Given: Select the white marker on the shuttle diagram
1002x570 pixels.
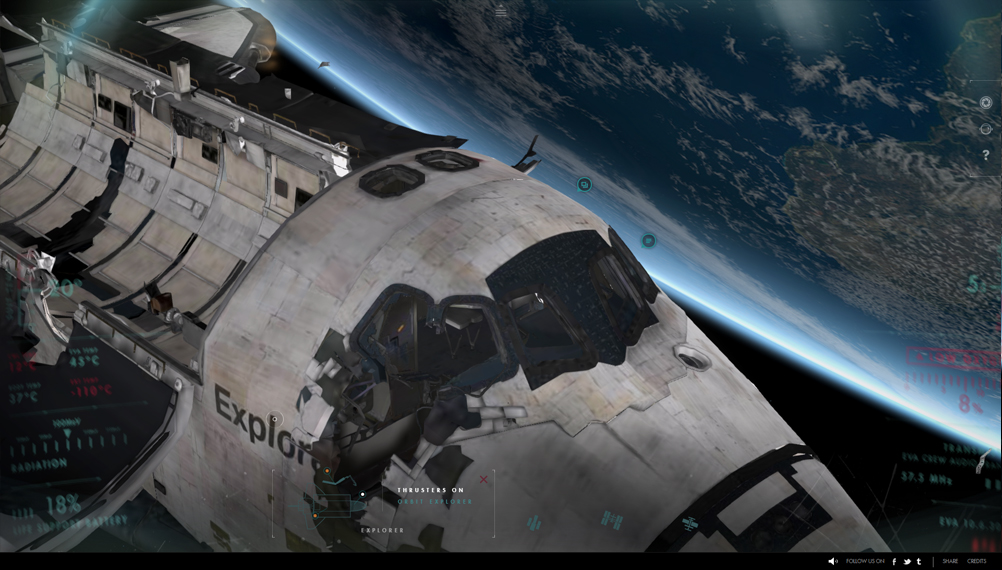Looking at the screenshot, I should [x=362, y=494].
